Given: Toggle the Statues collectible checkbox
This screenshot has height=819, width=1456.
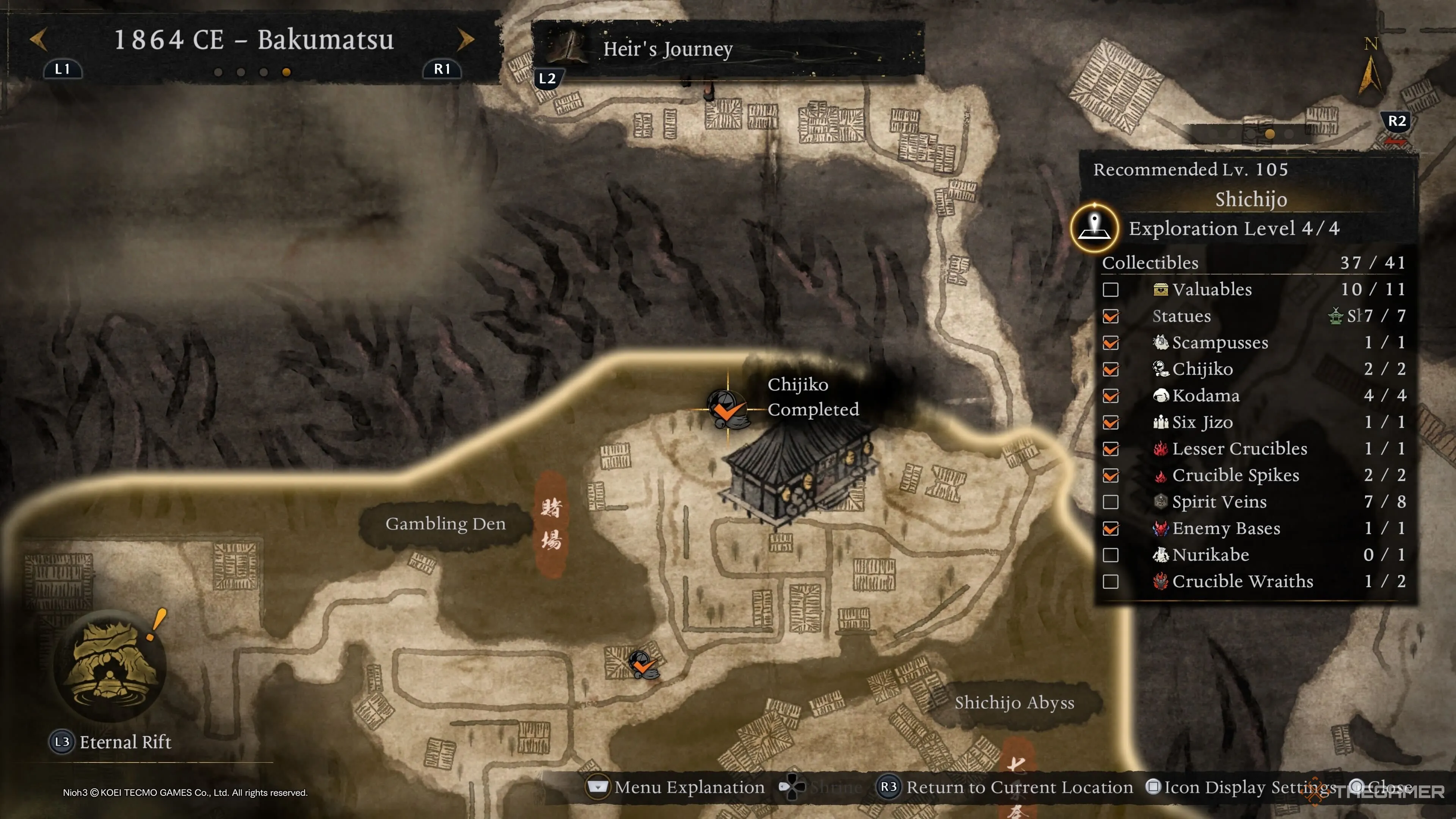Looking at the screenshot, I should tap(1110, 316).
